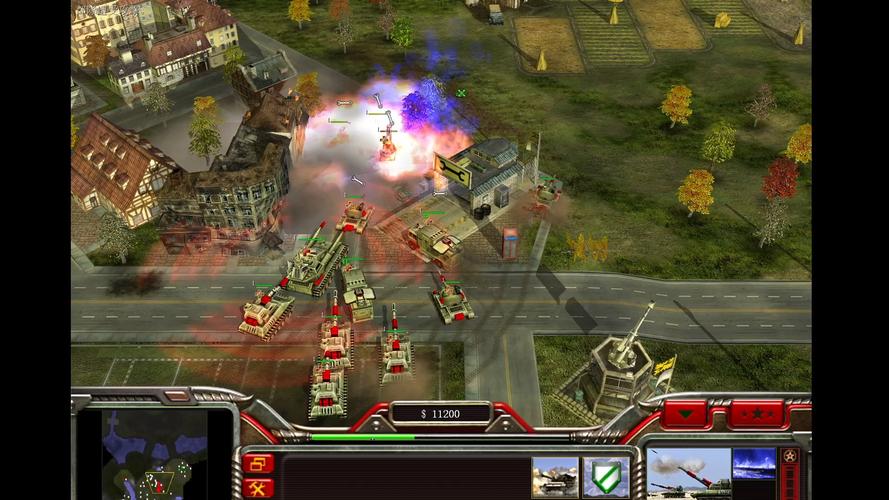Activate the green shield guard command
Screen dimensions: 889x500
605,477
